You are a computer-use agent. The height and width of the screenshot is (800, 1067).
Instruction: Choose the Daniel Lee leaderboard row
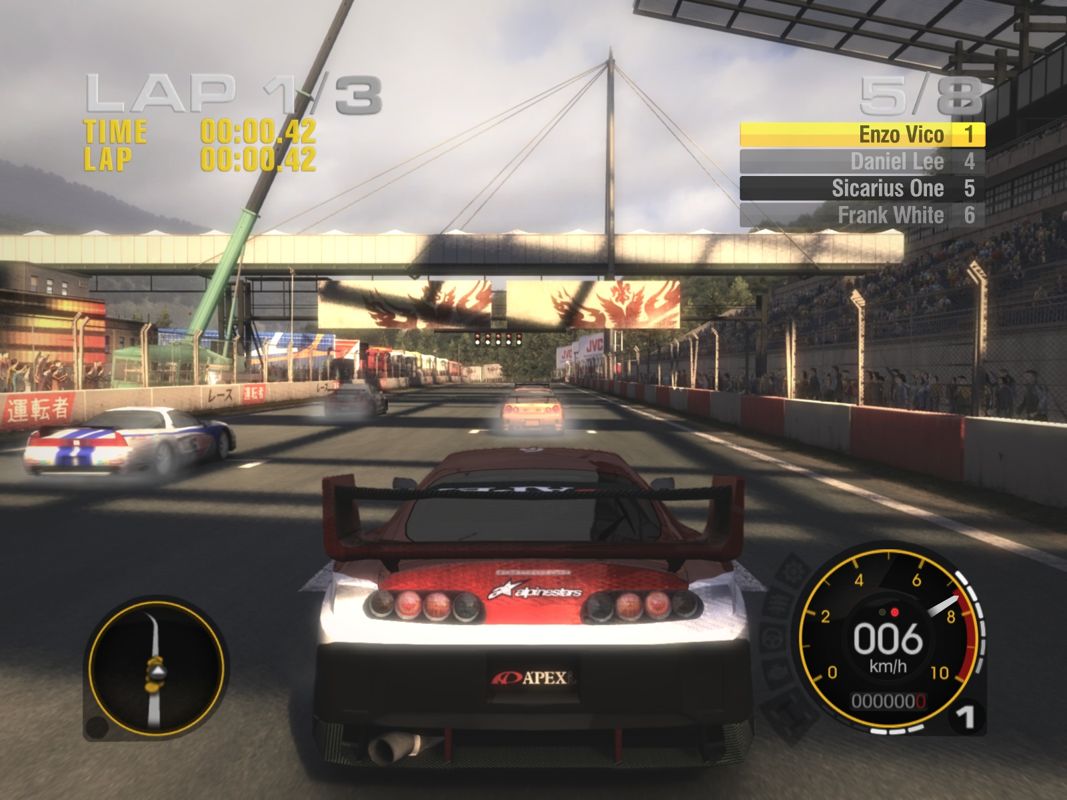click(862, 161)
